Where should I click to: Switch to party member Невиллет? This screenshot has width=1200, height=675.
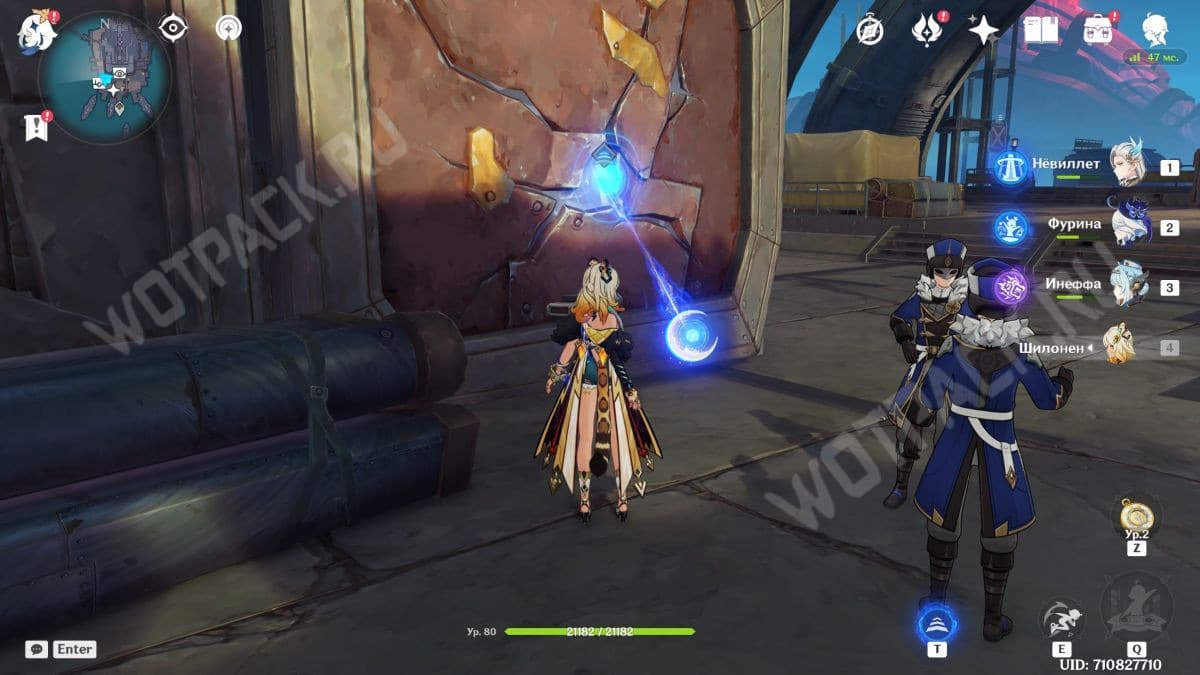point(1128,165)
